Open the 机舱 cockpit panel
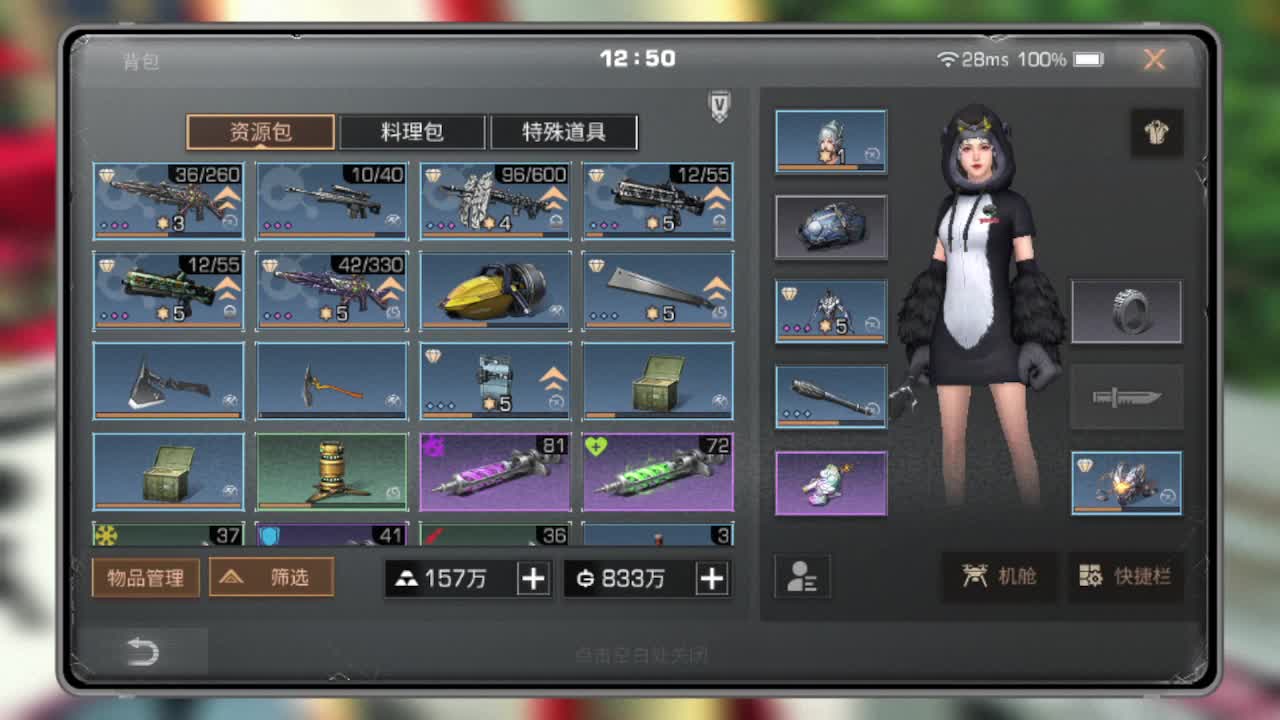The image size is (1280, 720). click(997, 578)
